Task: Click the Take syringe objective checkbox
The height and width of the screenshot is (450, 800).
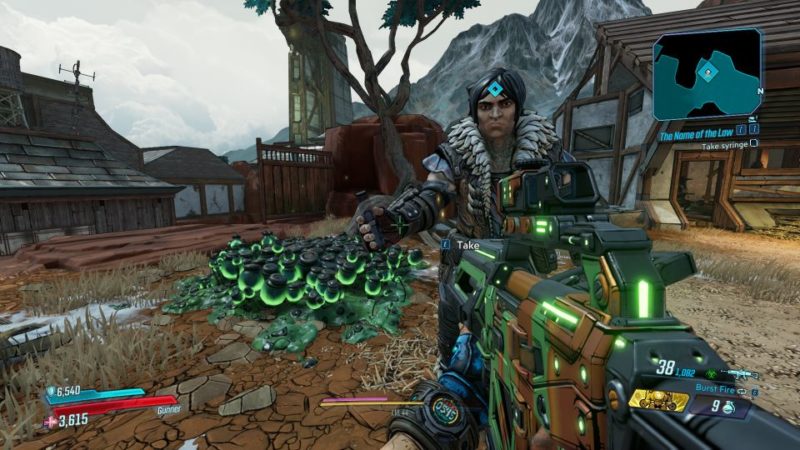Action: [x=755, y=143]
